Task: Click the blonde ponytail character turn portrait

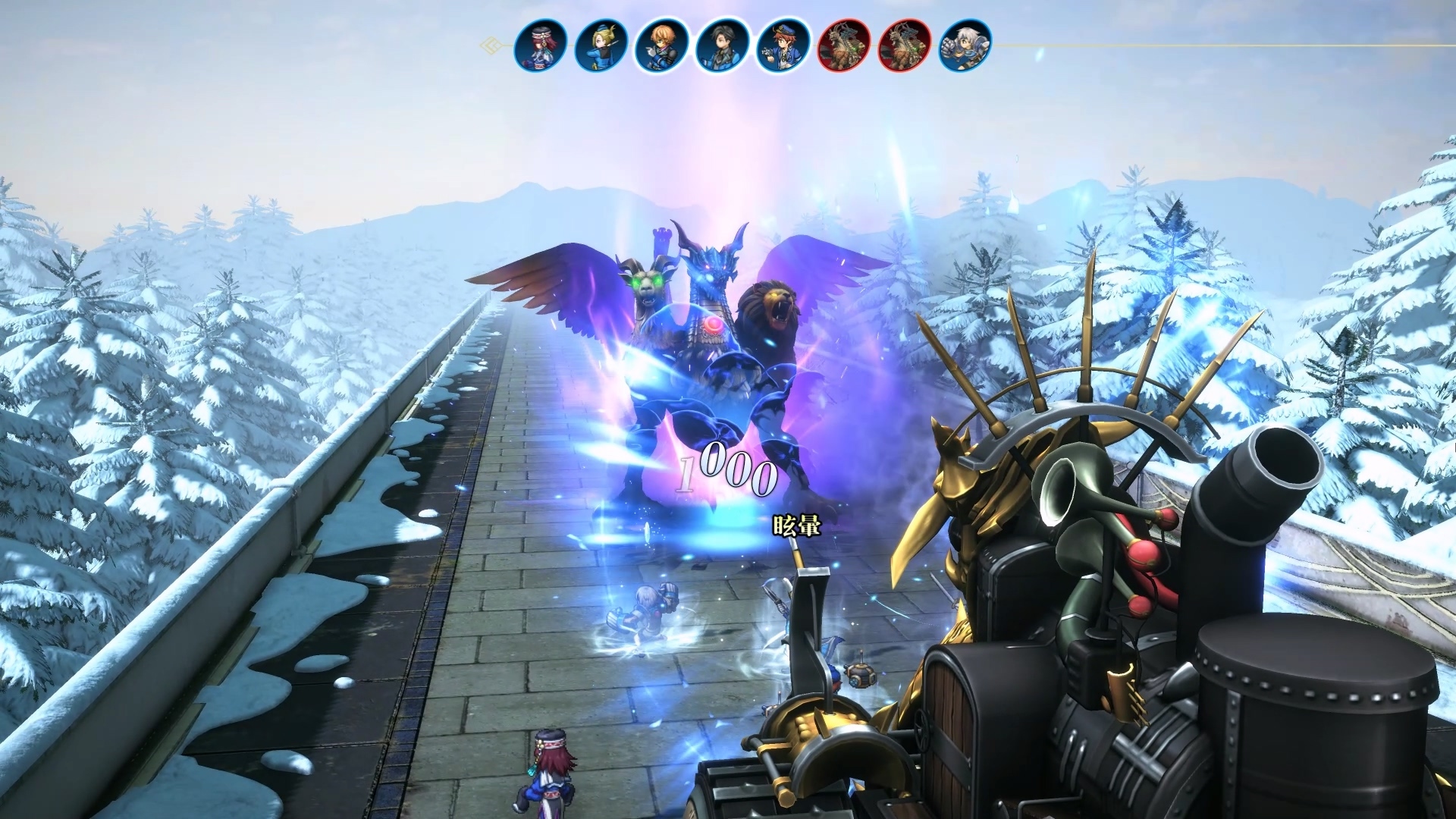Action: [x=601, y=45]
